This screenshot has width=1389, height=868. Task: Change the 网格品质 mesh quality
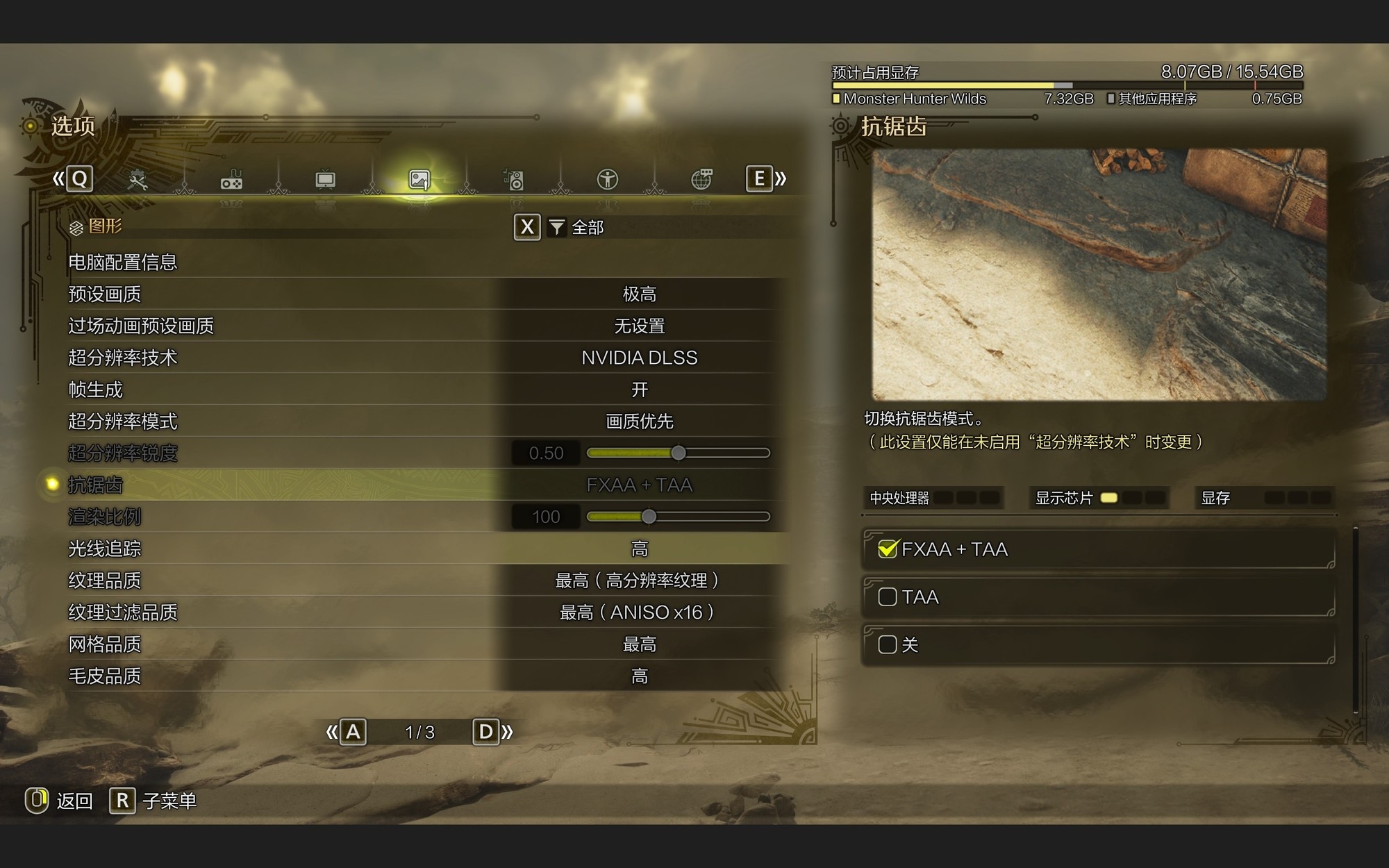pyautogui.click(x=639, y=644)
